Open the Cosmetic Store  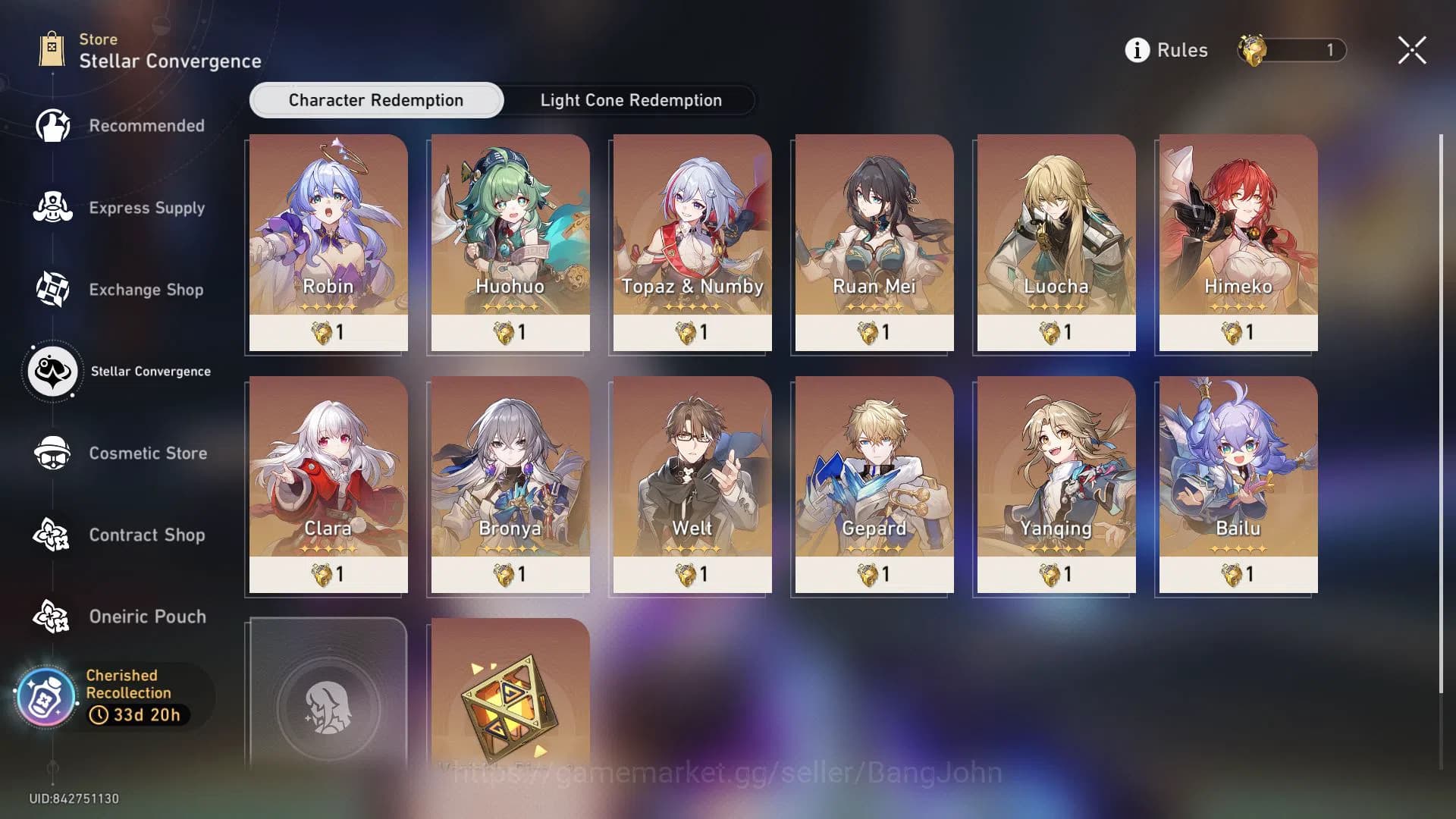click(x=52, y=453)
